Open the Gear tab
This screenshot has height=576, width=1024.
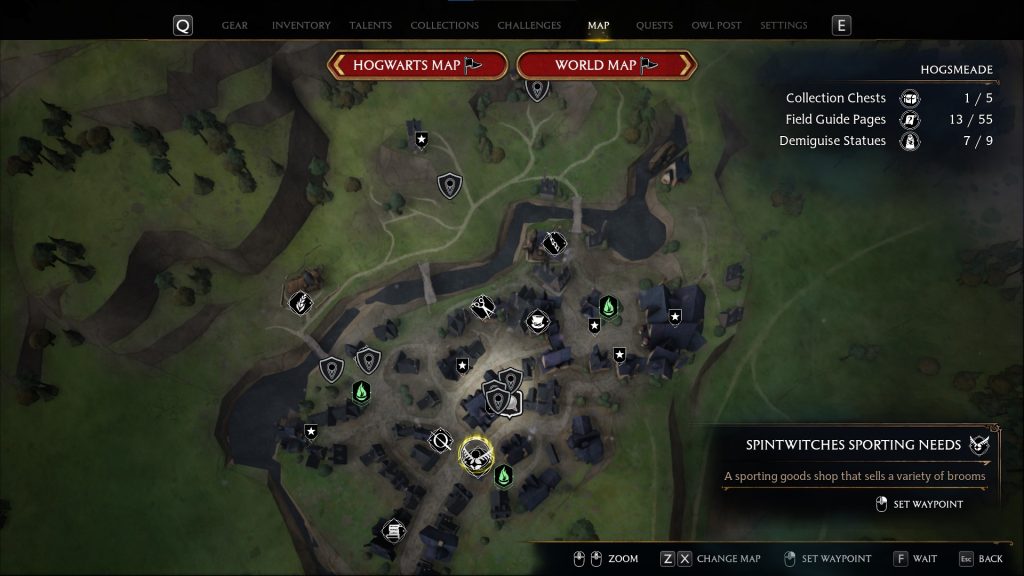[235, 25]
